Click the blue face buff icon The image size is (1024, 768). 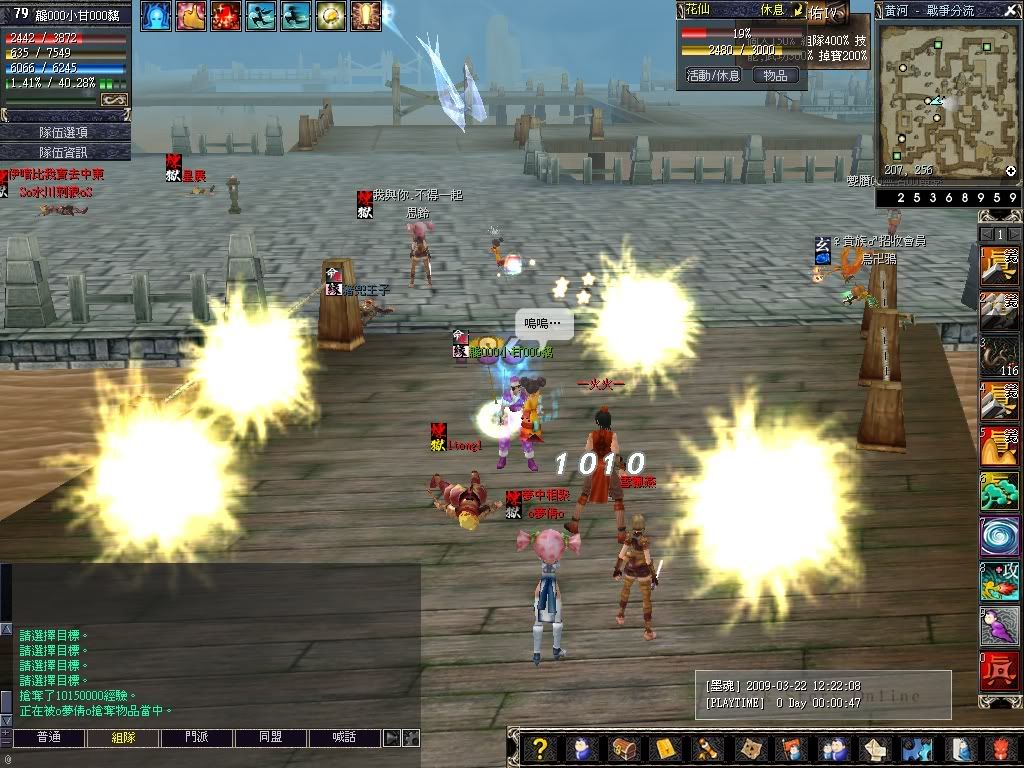[156, 15]
